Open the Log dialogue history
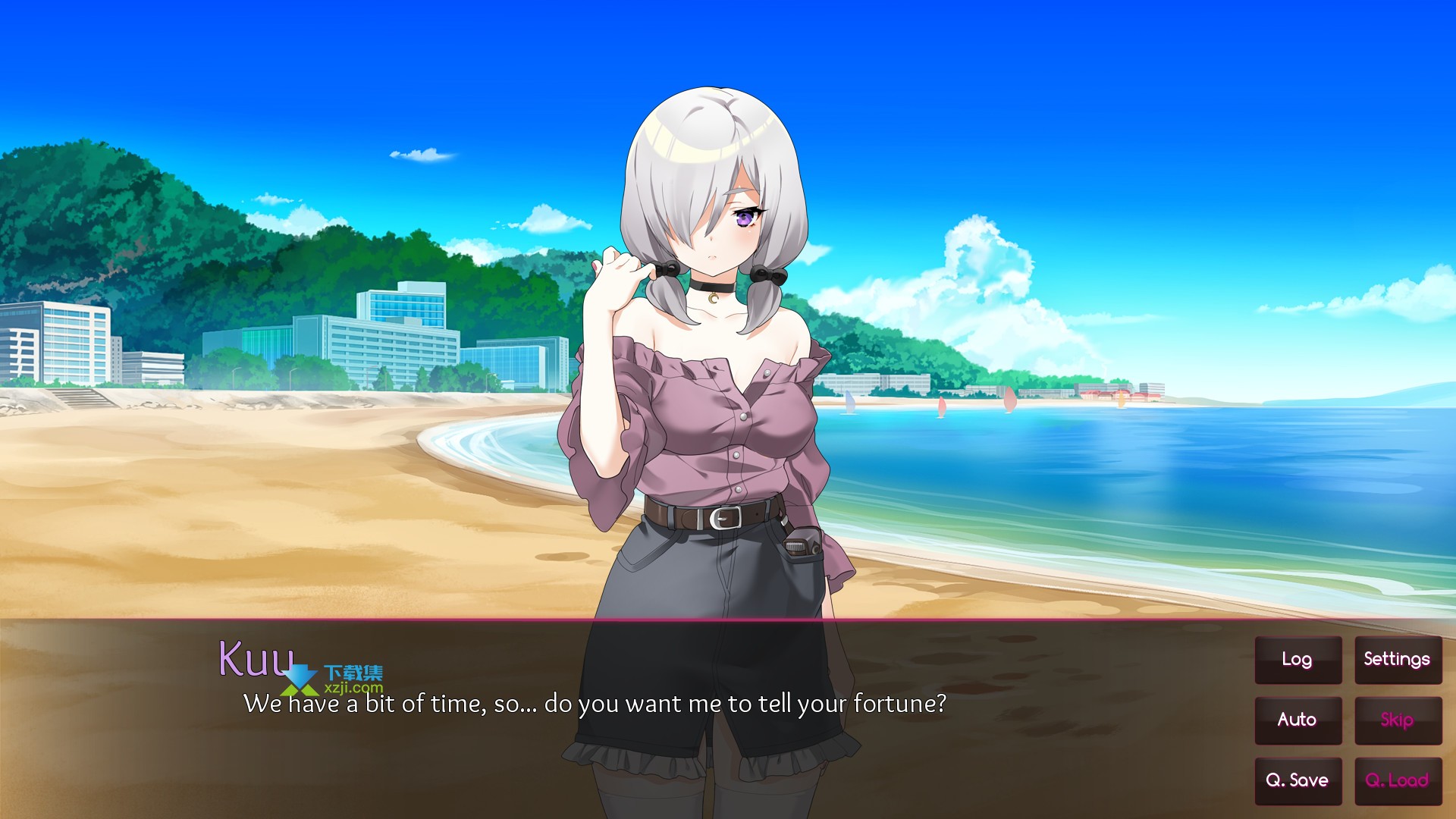 pyautogui.click(x=1298, y=660)
